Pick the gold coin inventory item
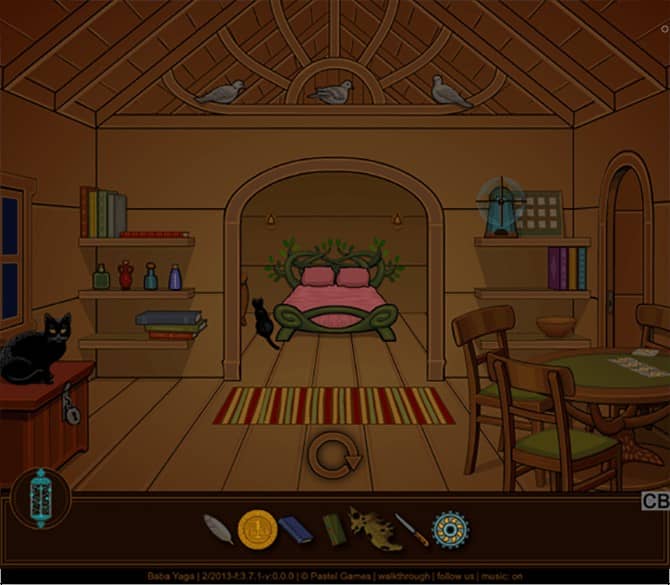This screenshot has height=585, width=670. pos(256,528)
